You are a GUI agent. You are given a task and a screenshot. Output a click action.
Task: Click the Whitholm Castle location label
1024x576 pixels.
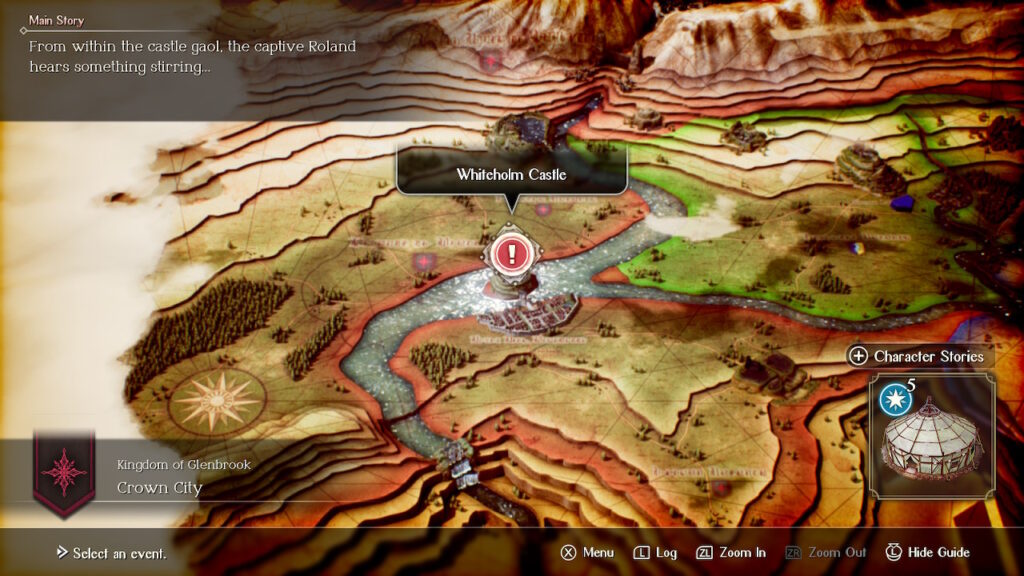coord(511,174)
